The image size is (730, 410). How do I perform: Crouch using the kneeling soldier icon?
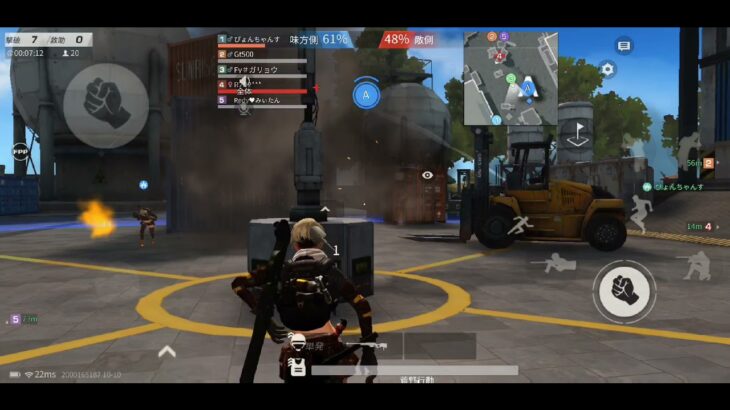click(696, 264)
